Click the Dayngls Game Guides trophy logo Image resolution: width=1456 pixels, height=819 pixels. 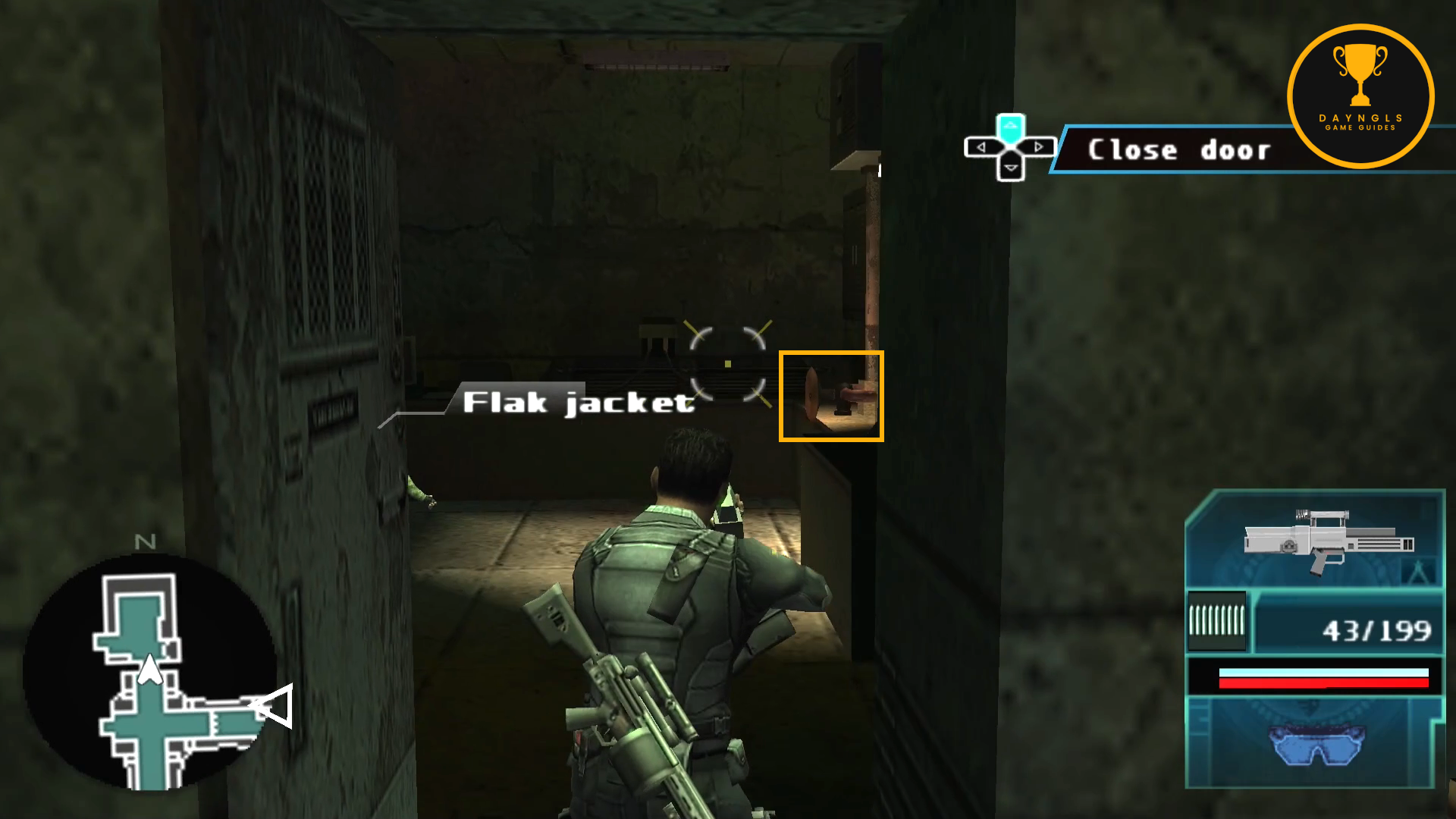1360,96
